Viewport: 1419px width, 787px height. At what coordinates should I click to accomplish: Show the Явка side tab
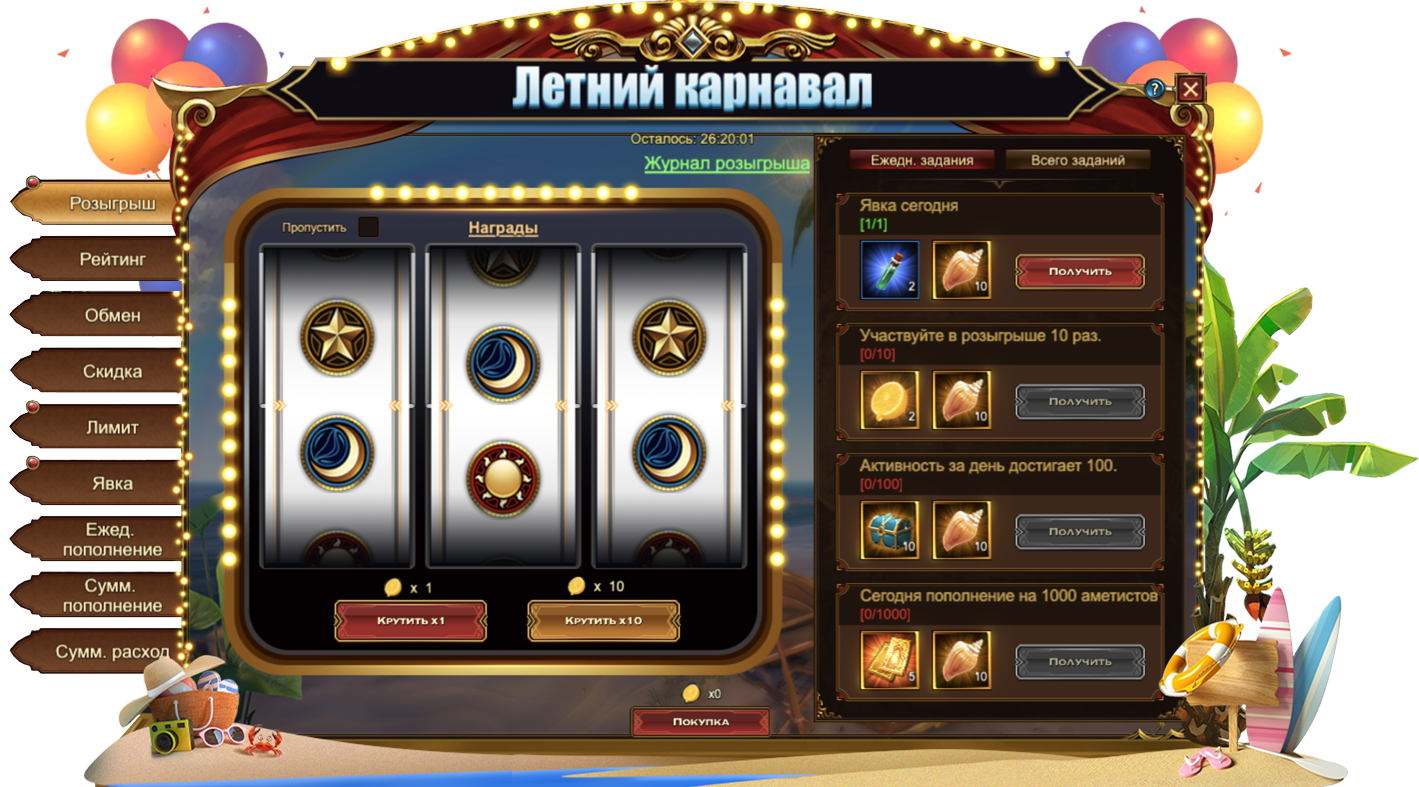pos(112,483)
